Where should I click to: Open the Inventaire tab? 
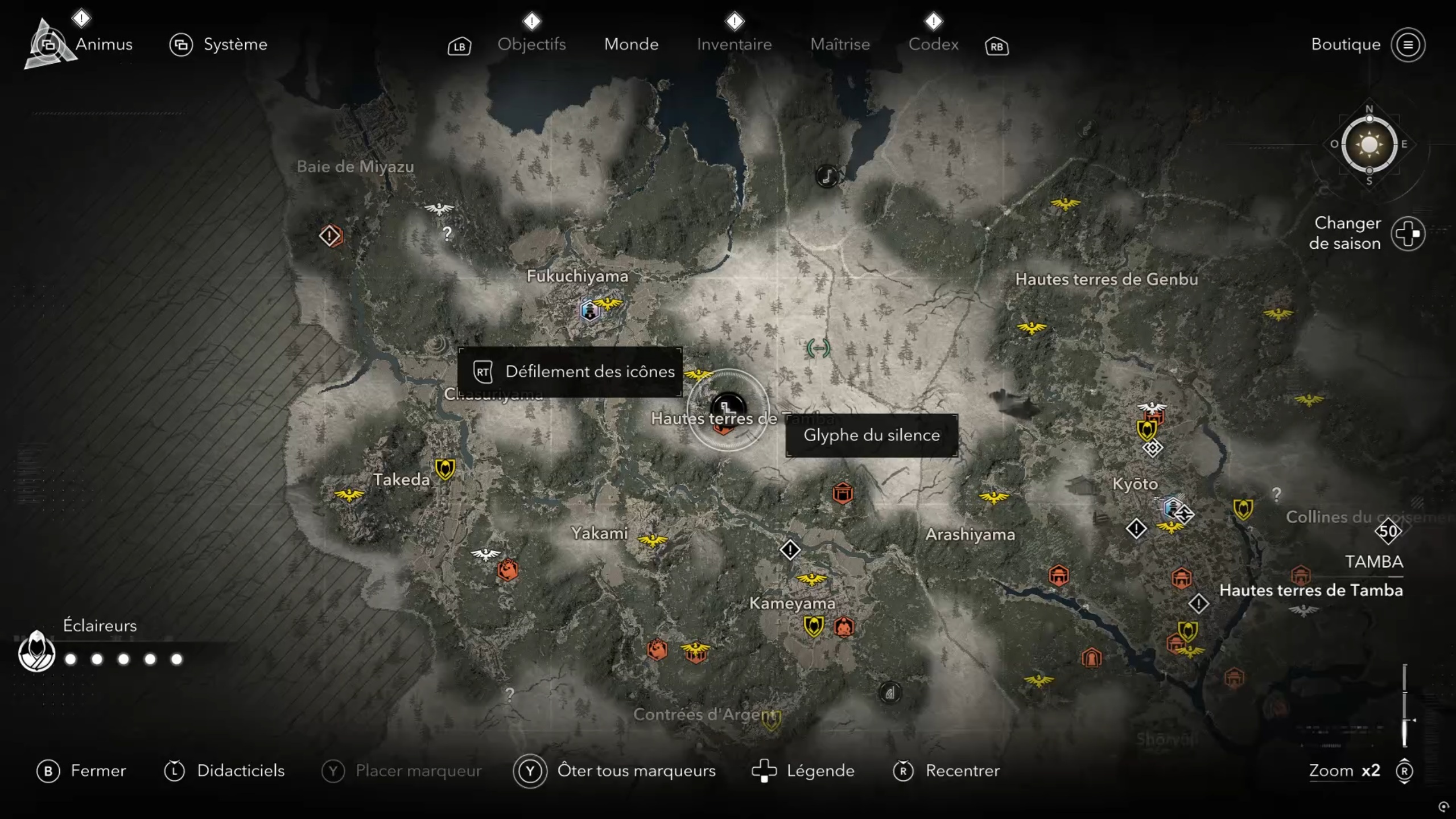click(734, 44)
